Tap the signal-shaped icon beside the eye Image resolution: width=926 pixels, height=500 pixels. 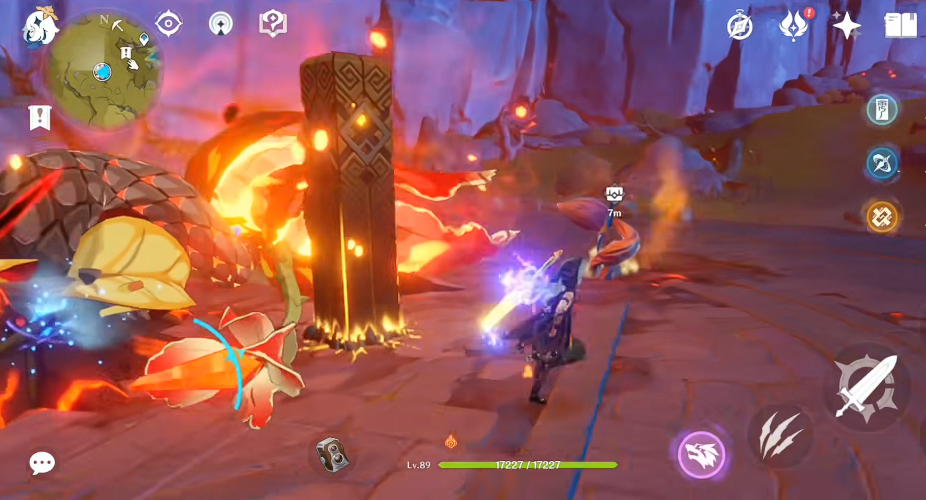[221, 23]
